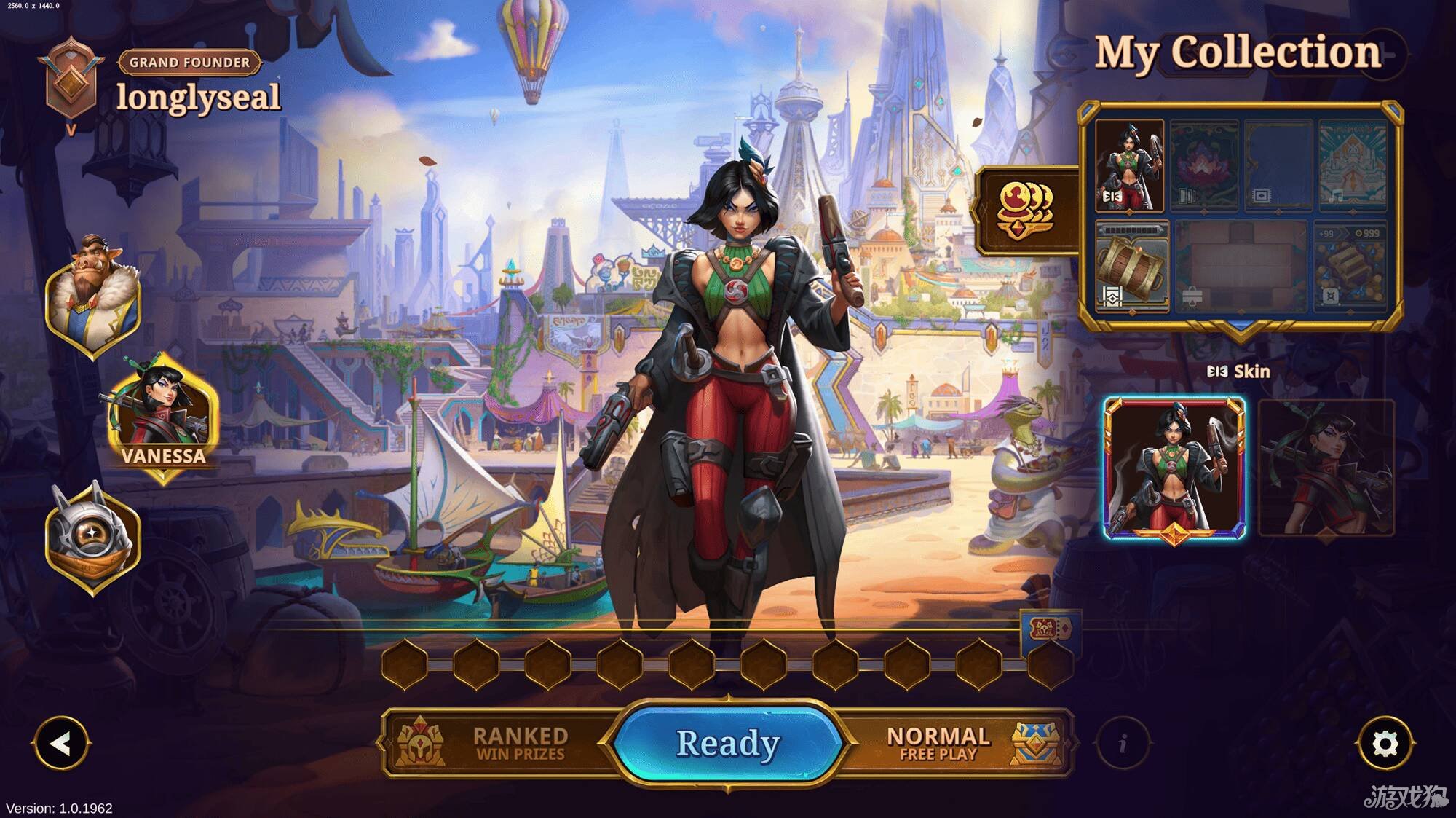Screen dimensions: 1456x818
Task: Pick the dimmed alternate Vanessa skin
Action: (1326, 468)
